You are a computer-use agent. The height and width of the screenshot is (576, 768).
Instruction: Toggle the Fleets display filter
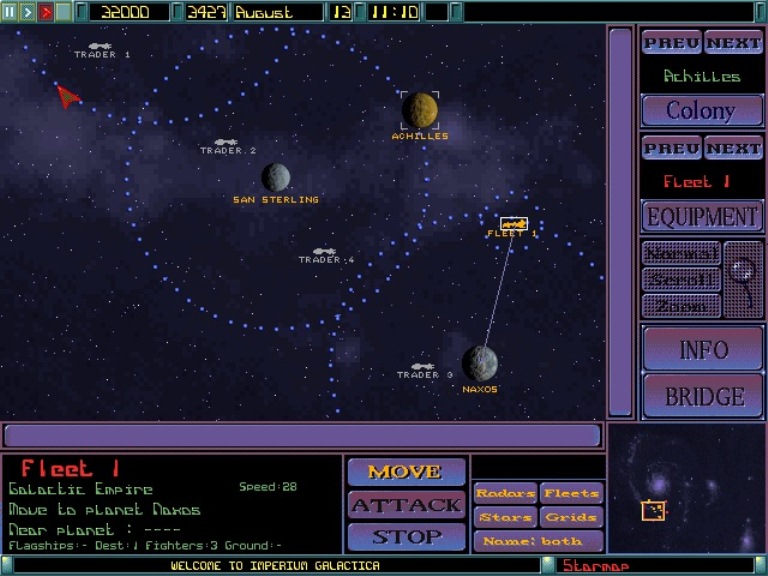pos(571,493)
